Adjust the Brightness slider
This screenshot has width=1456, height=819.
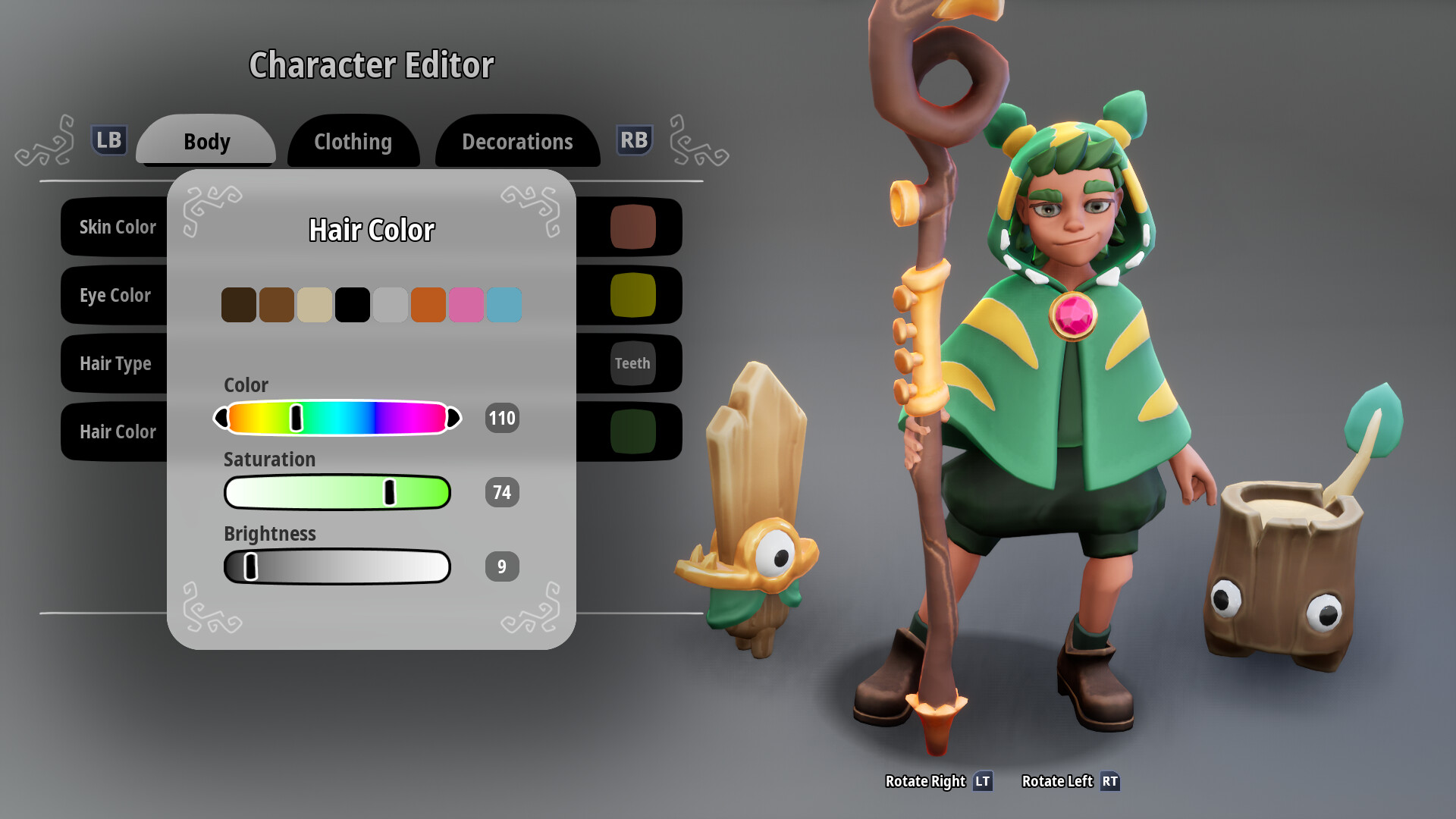(250, 566)
